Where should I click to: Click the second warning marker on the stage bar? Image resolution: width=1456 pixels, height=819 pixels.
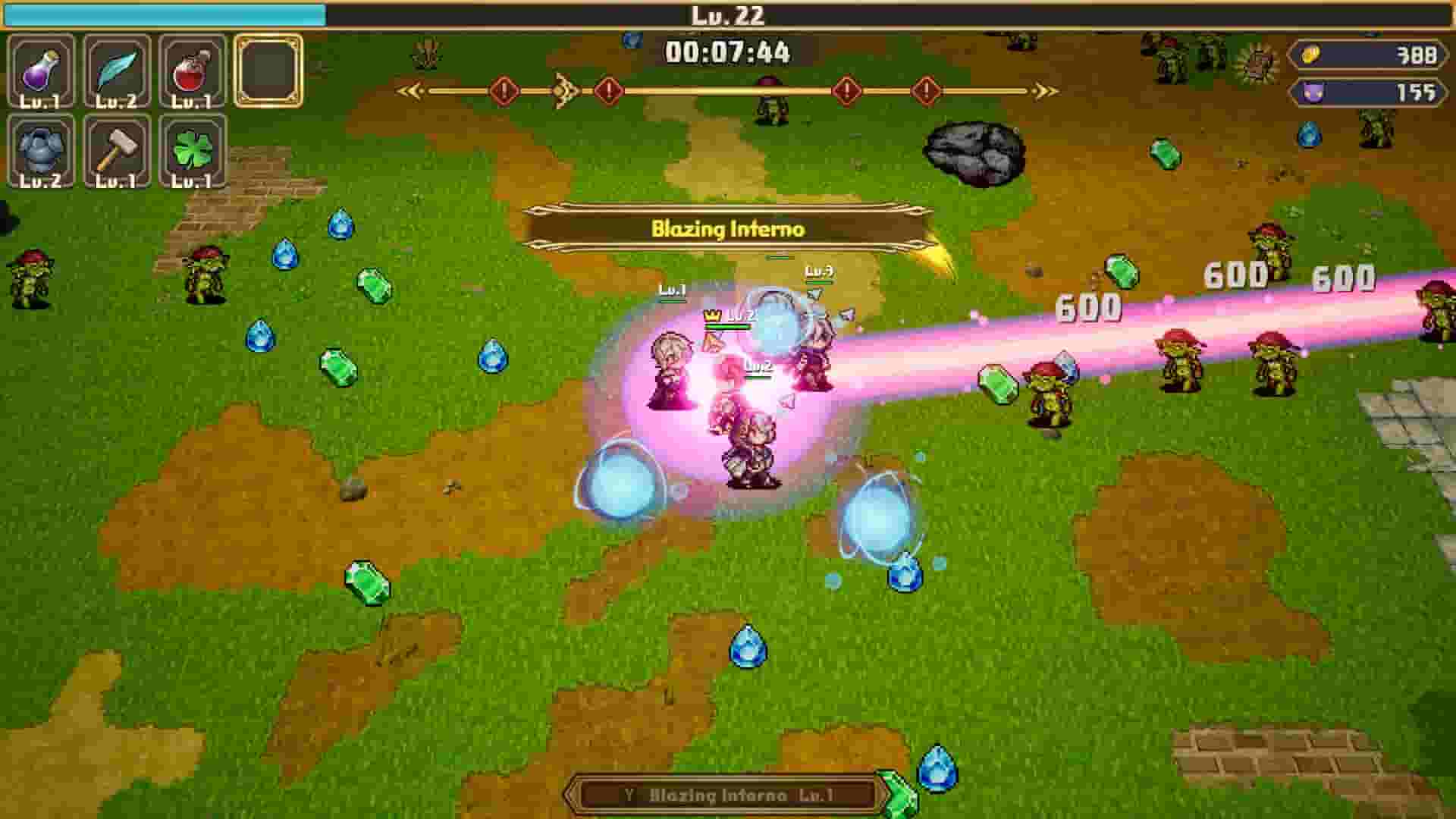607,89
